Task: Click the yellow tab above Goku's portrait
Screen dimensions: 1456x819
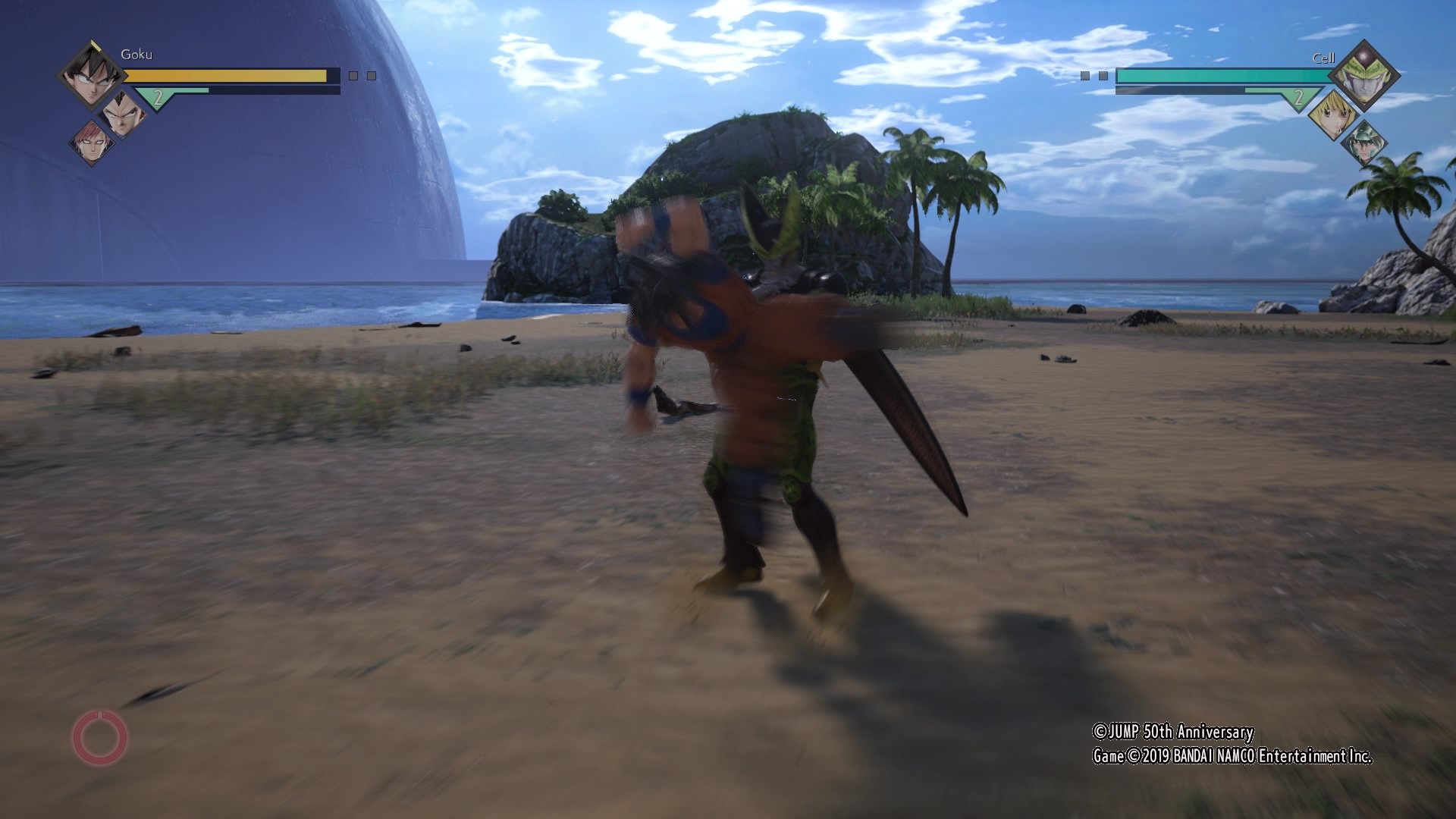Action: coord(96,44)
